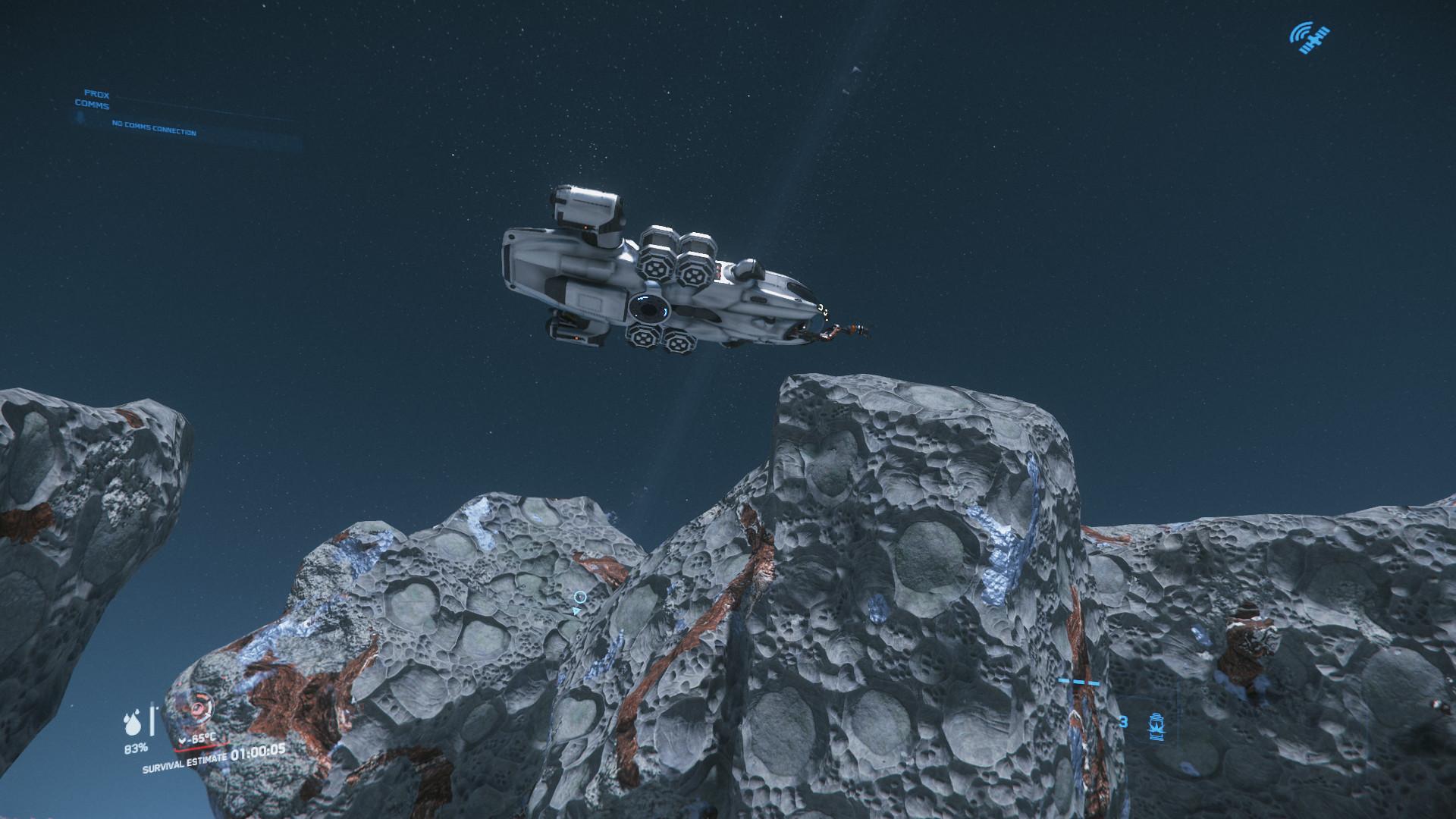Viewport: 1456px width, 819px height.
Task: Switch to the PROX tab
Action: click(x=97, y=94)
